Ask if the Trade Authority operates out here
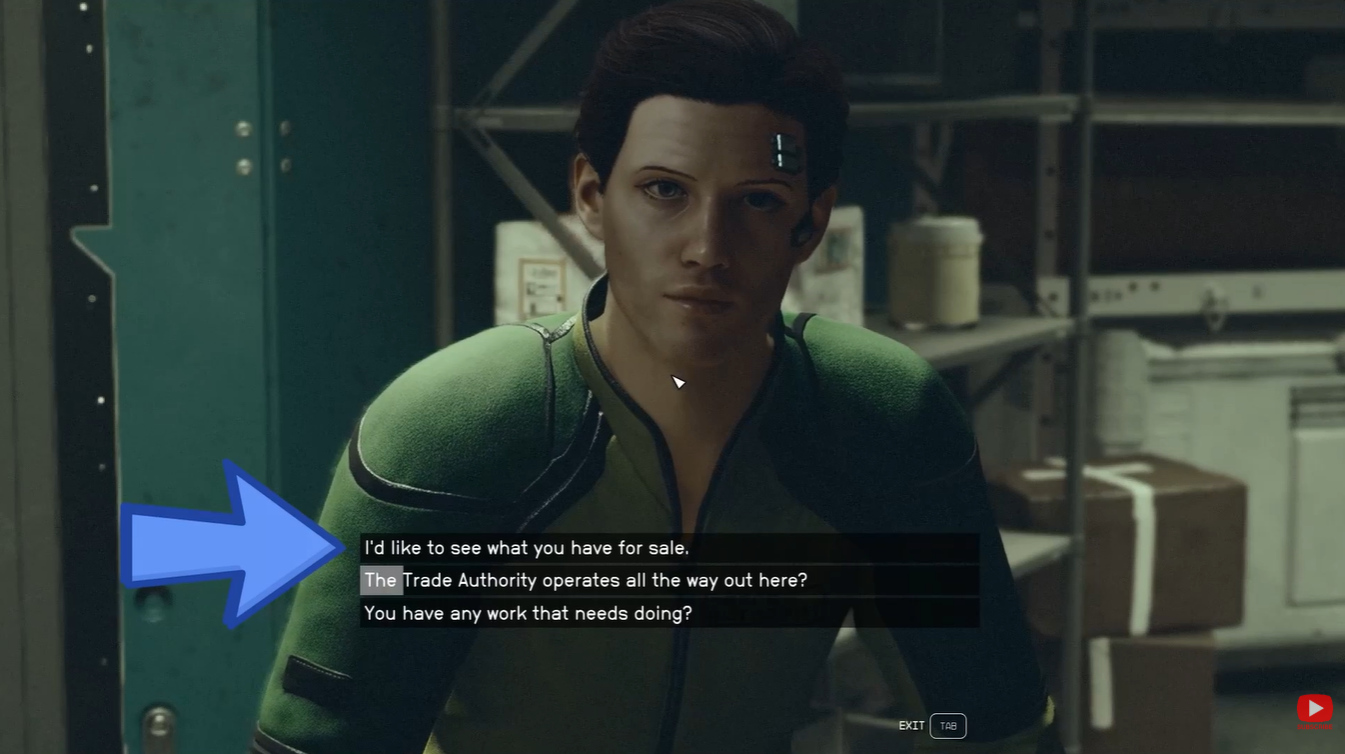 (586, 580)
